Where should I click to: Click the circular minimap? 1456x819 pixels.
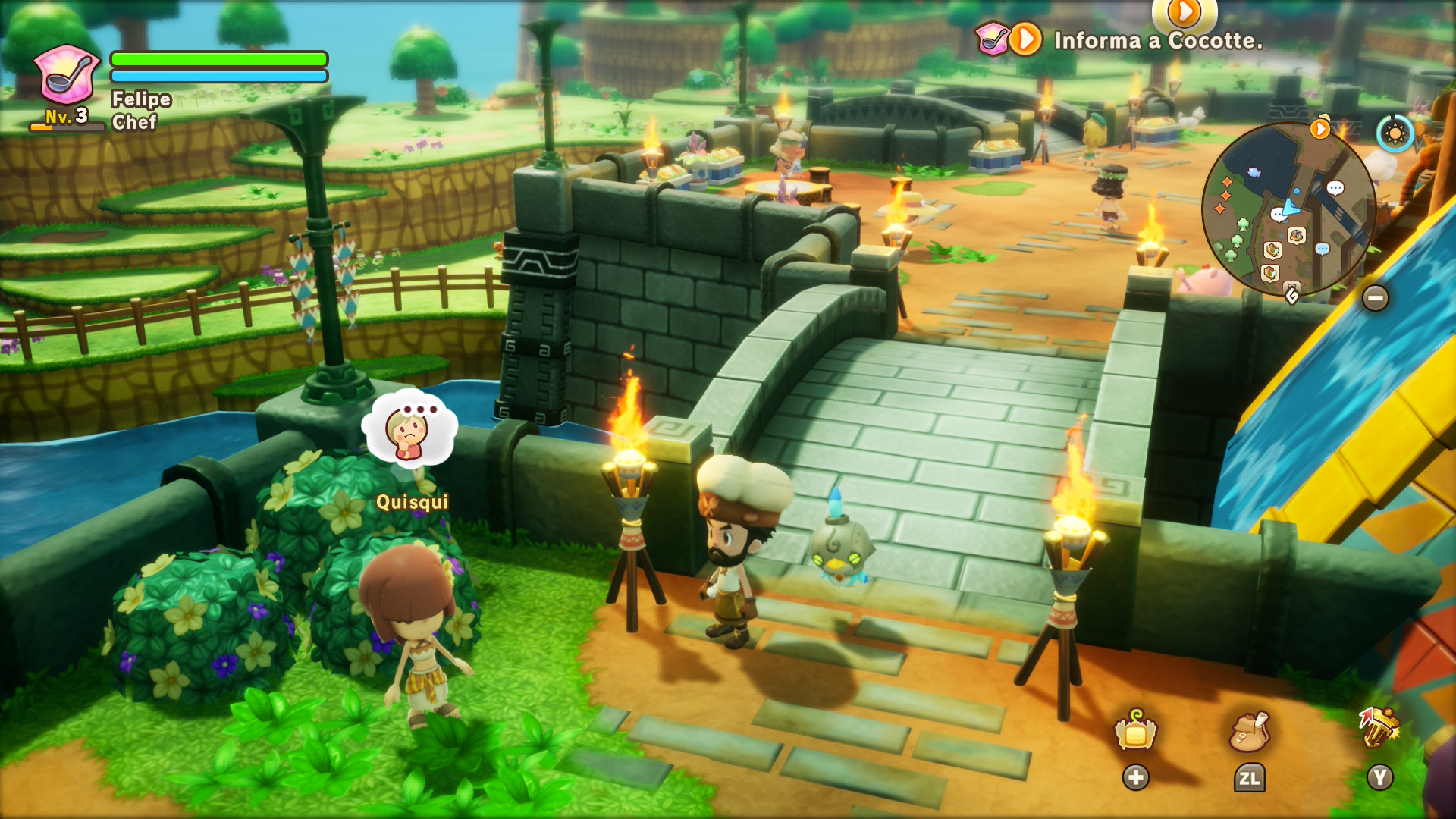[x=1288, y=209]
